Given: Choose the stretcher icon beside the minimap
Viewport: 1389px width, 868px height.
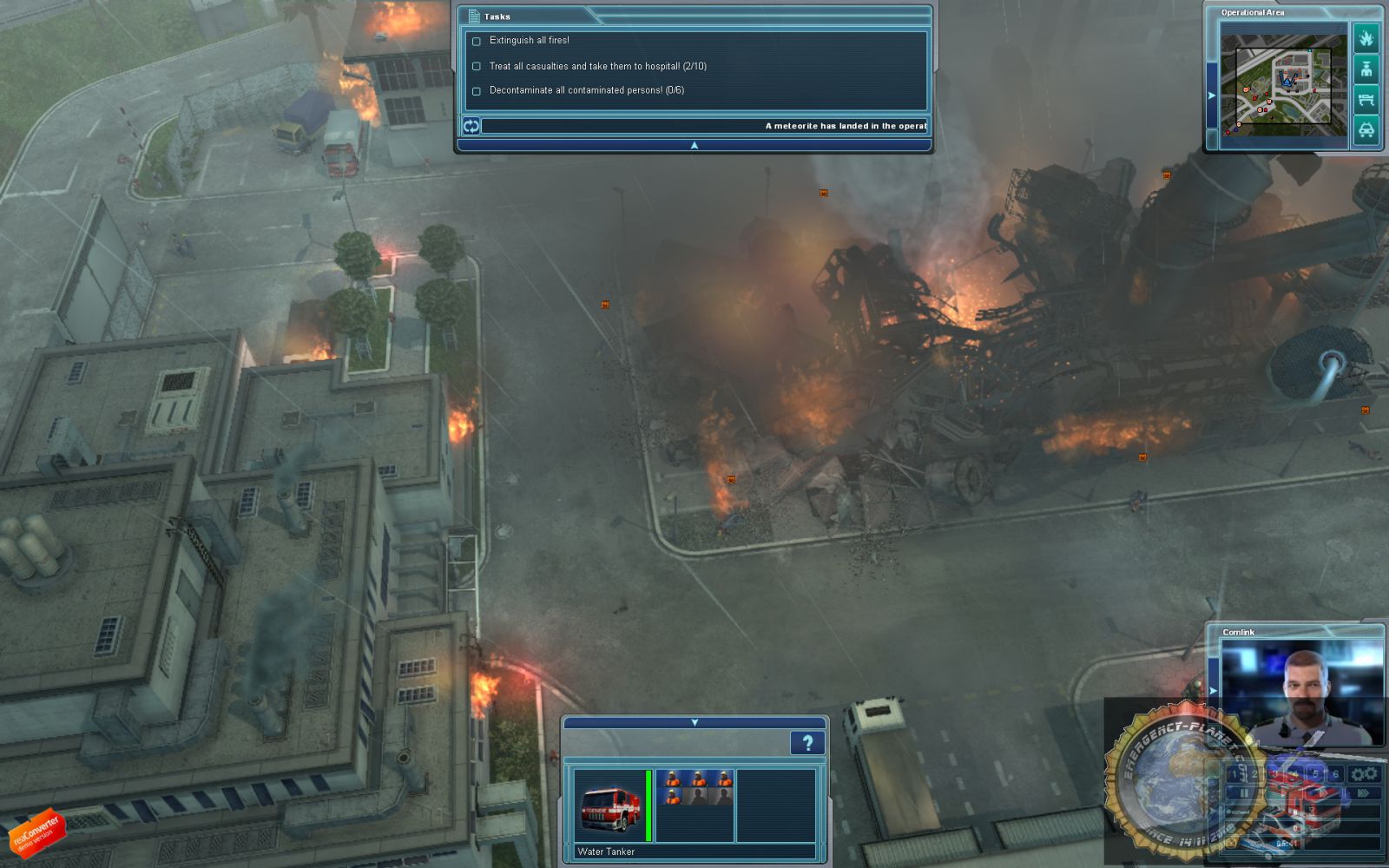Looking at the screenshot, I should [x=1366, y=100].
